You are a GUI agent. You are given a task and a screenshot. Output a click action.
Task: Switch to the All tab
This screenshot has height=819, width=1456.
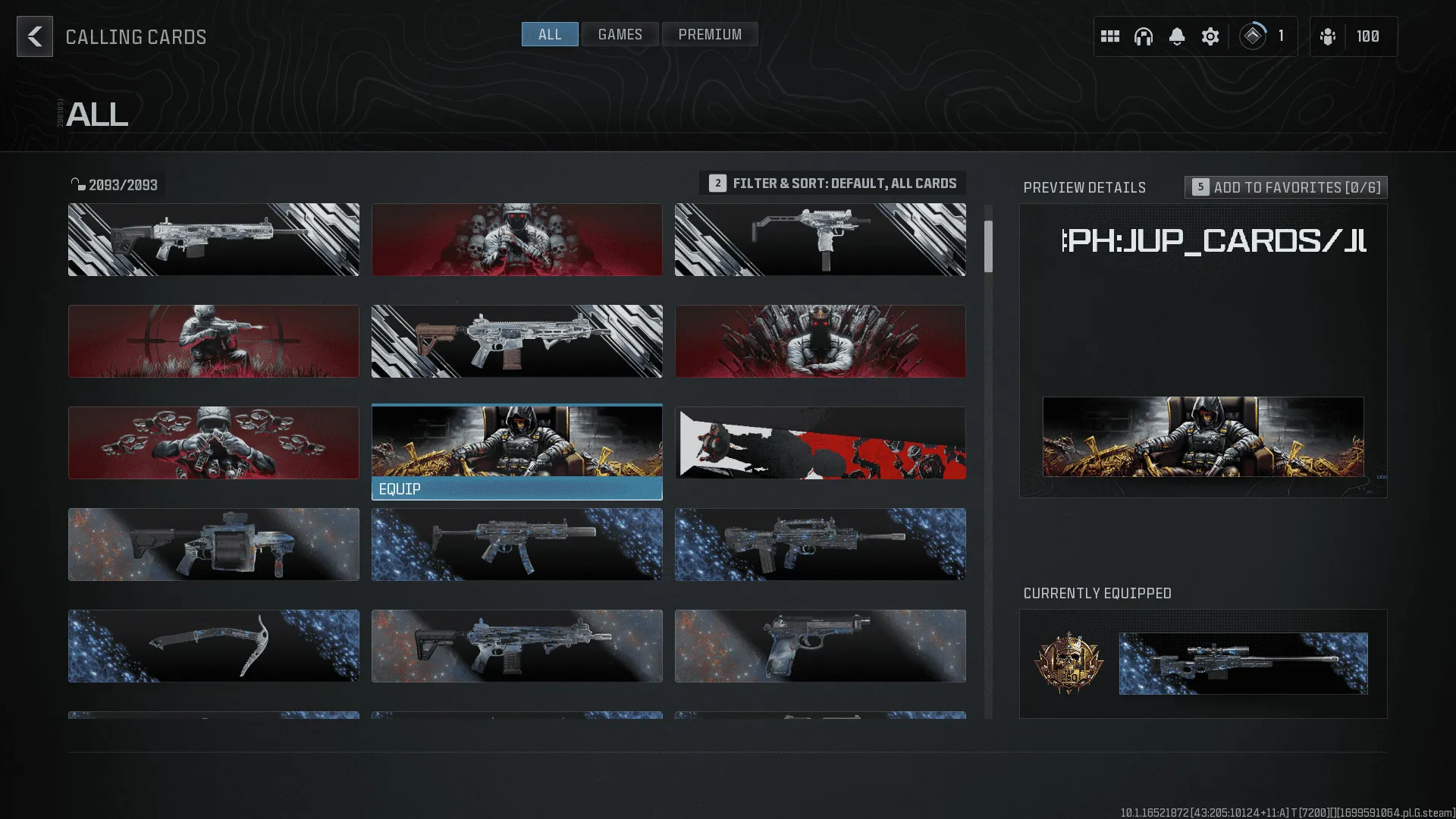550,34
